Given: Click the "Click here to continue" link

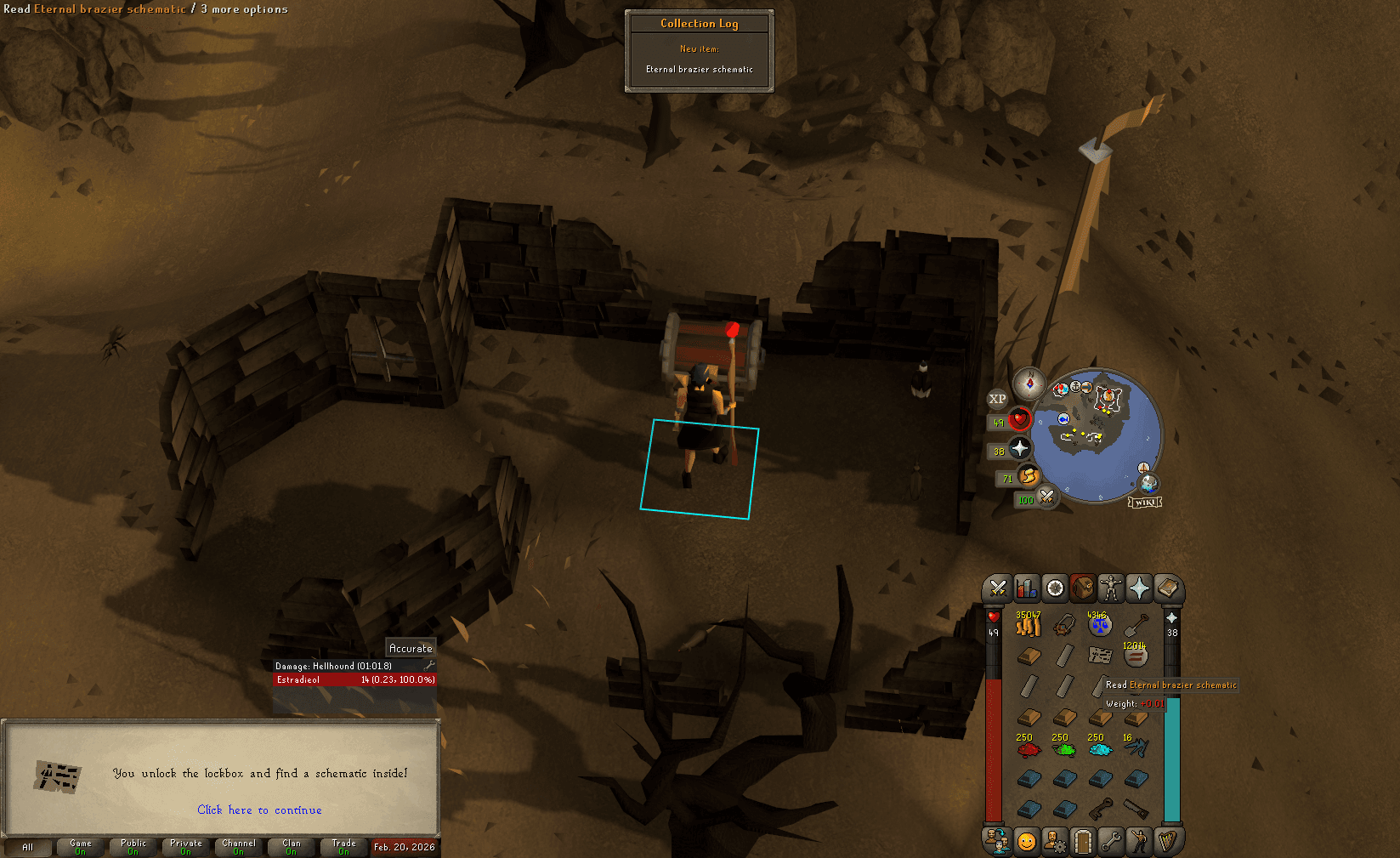Looking at the screenshot, I should 259,810.
